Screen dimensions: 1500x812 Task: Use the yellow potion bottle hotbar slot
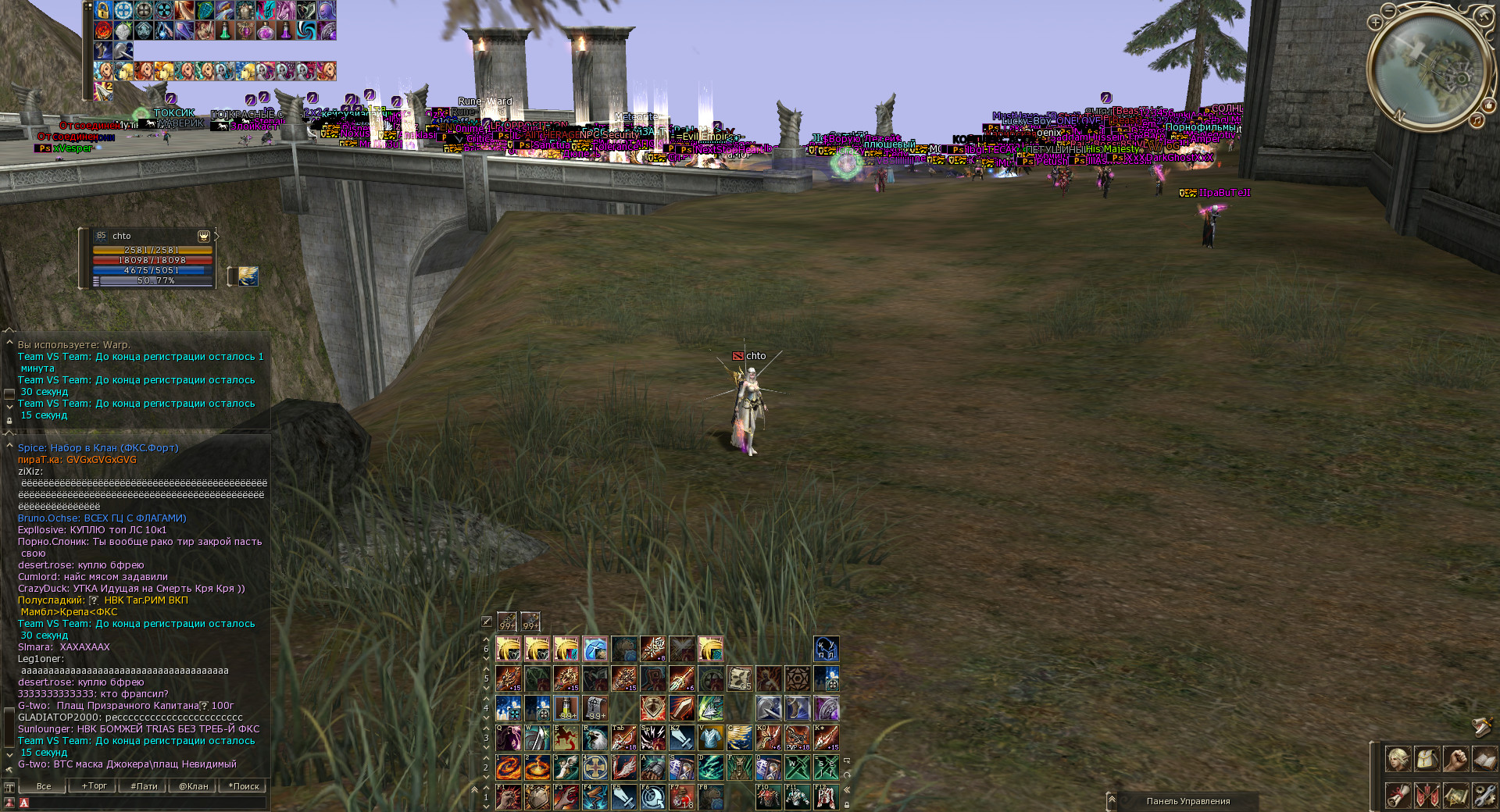(x=566, y=708)
